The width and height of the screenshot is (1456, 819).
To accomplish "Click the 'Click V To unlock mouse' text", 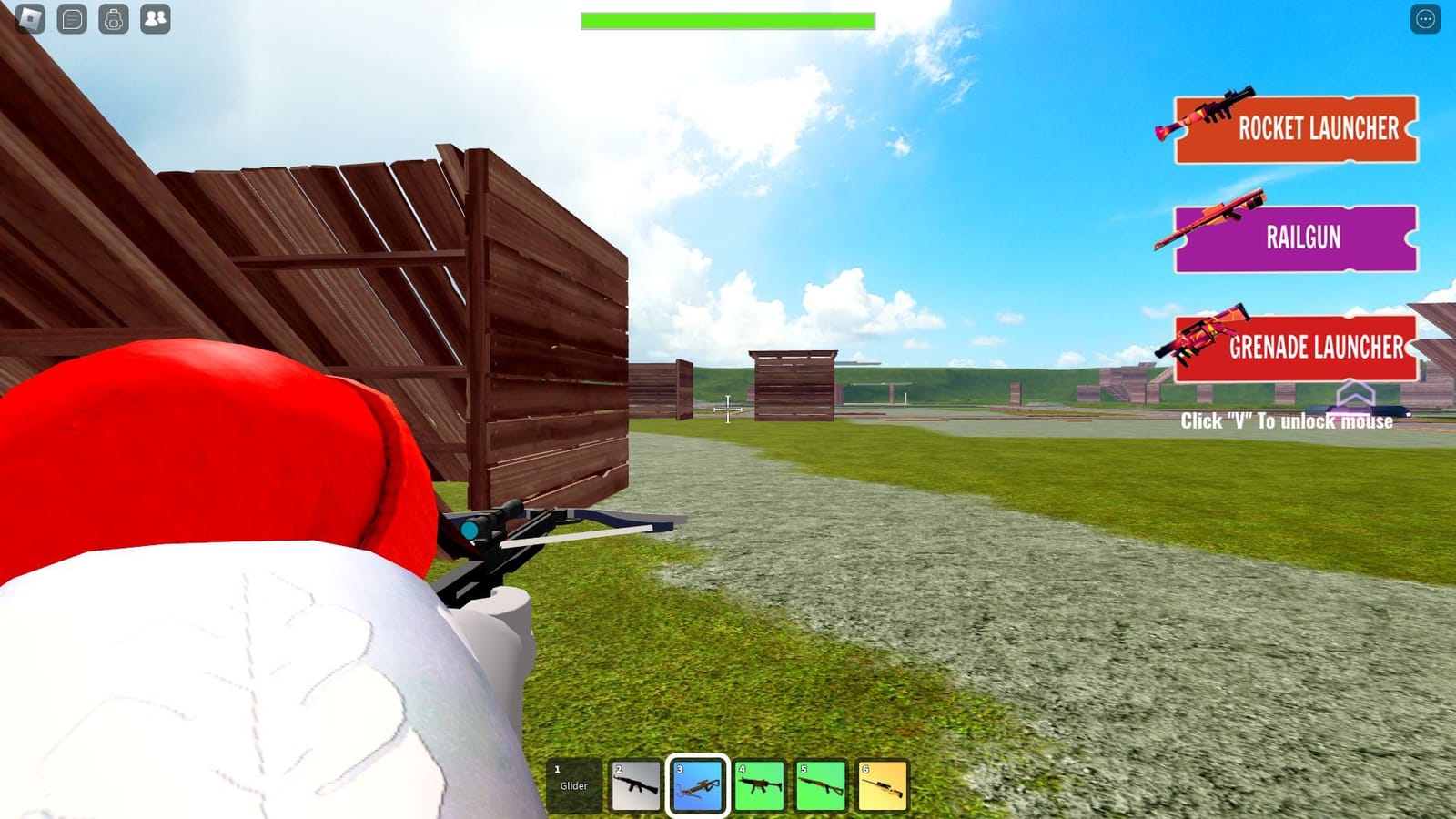I will [x=1287, y=421].
